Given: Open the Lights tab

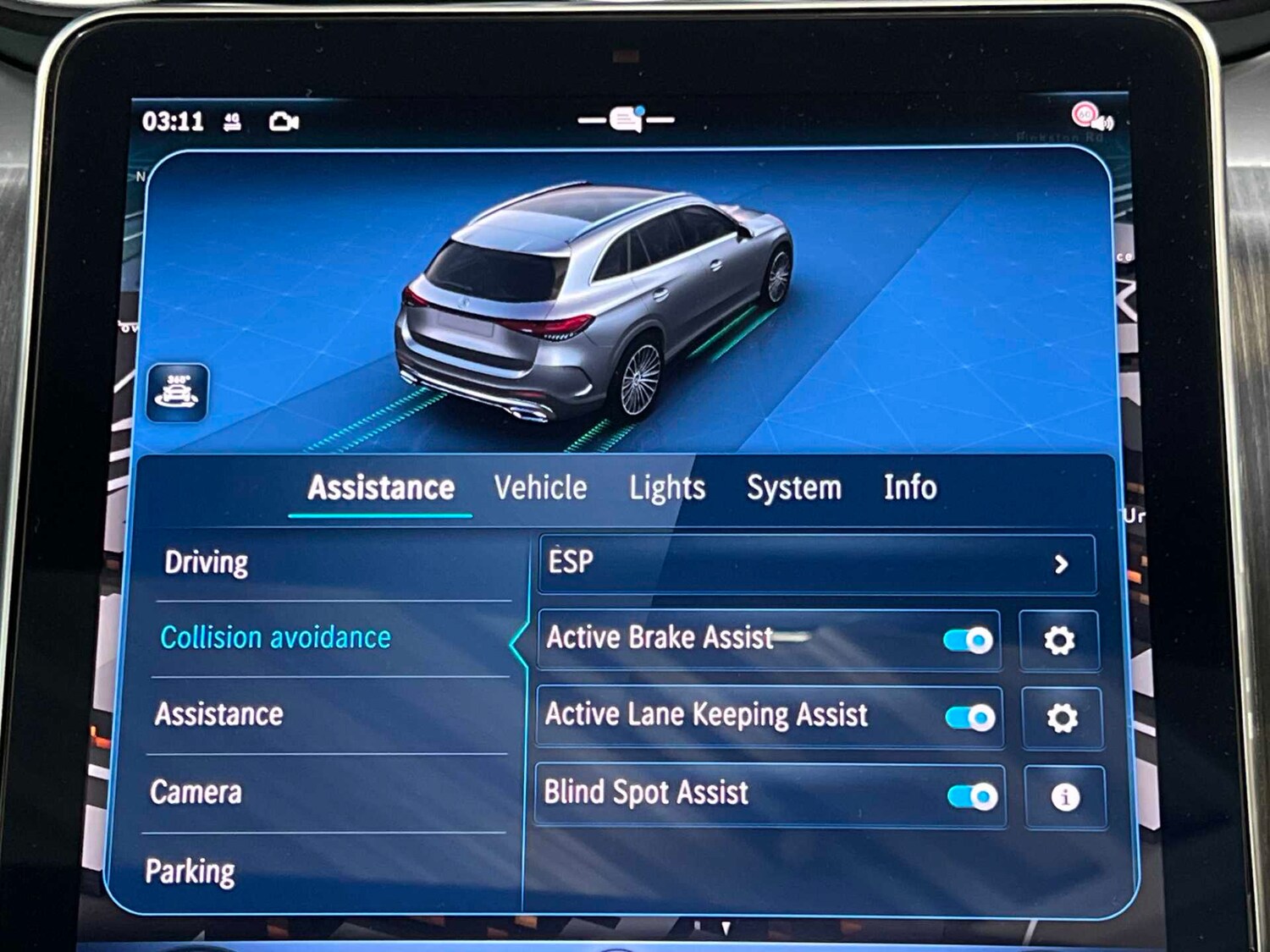Looking at the screenshot, I should click(x=668, y=489).
